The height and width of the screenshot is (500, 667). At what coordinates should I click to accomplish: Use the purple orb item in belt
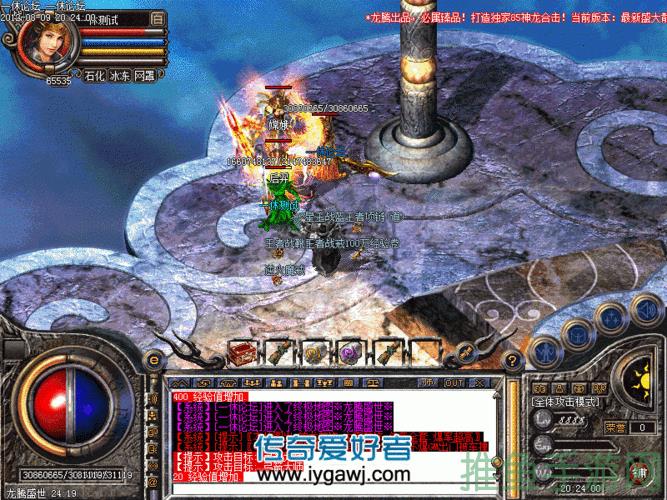click(349, 353)
